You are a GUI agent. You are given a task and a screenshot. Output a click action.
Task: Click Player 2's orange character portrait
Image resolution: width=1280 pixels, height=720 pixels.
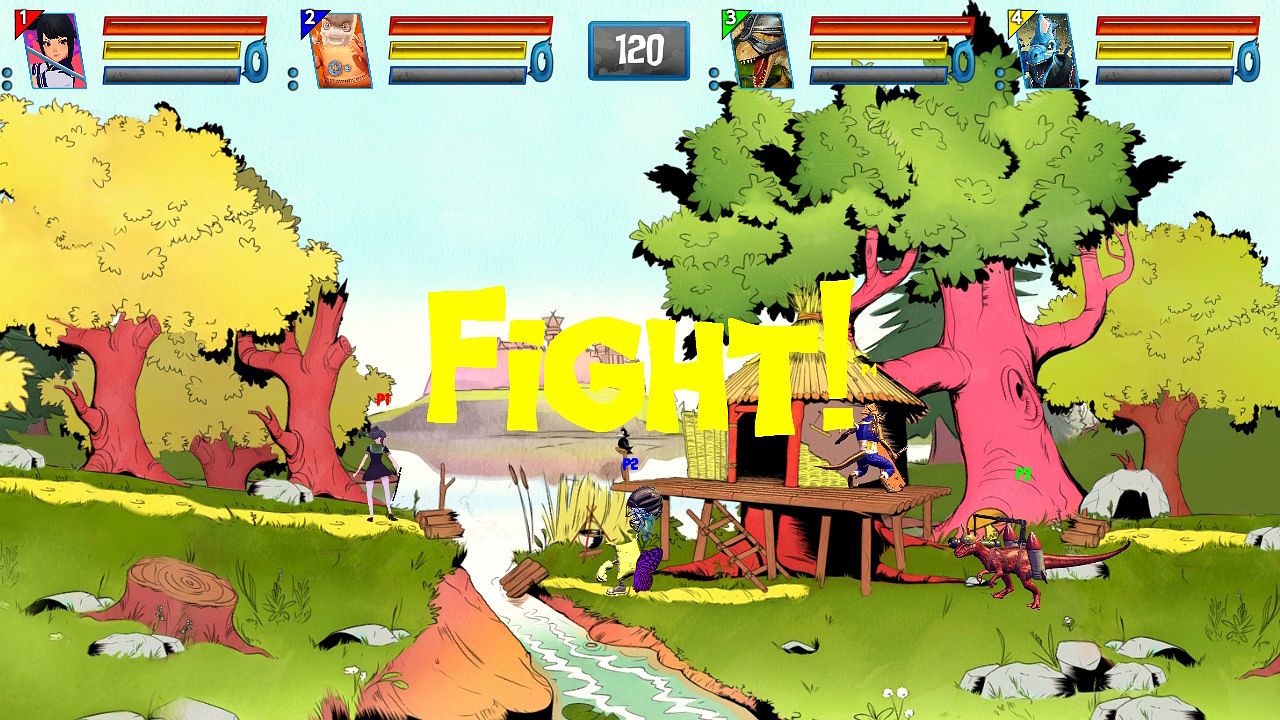coord(333,48)
